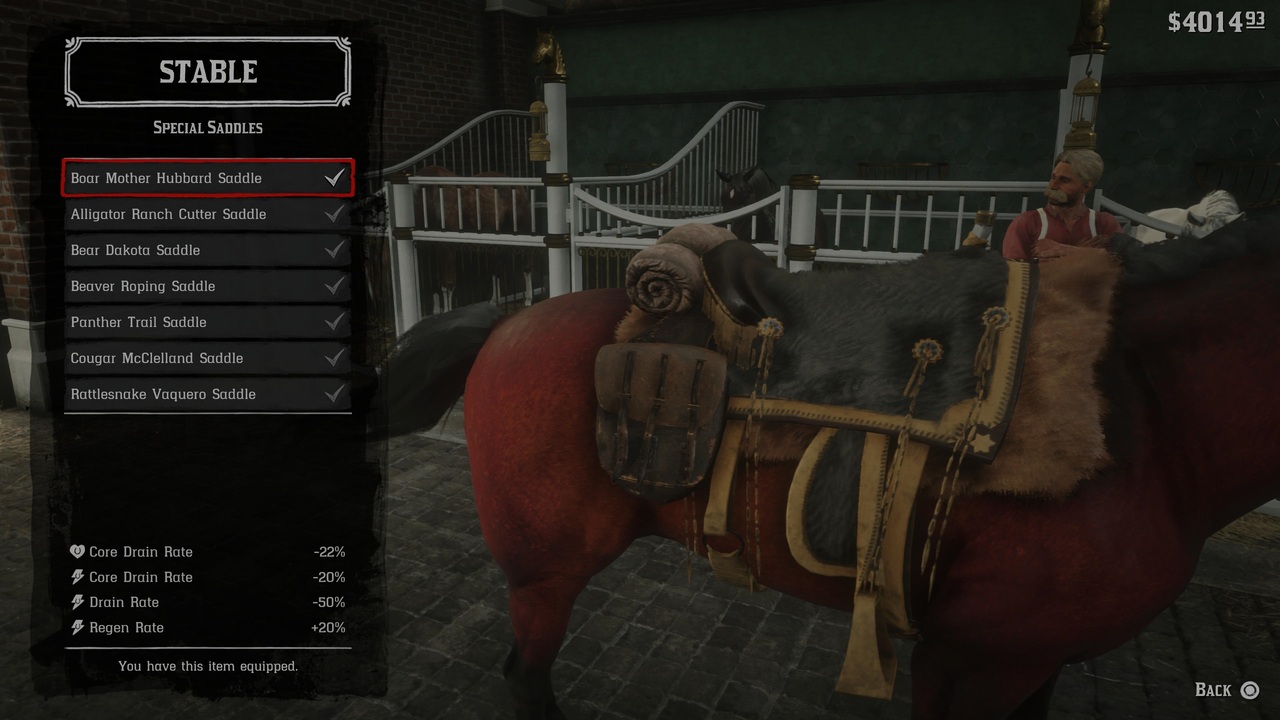Viewport: 1280px width, 720px height.
Task: Expand the Special Saddles category header
Action: click(x=207, y=127)
